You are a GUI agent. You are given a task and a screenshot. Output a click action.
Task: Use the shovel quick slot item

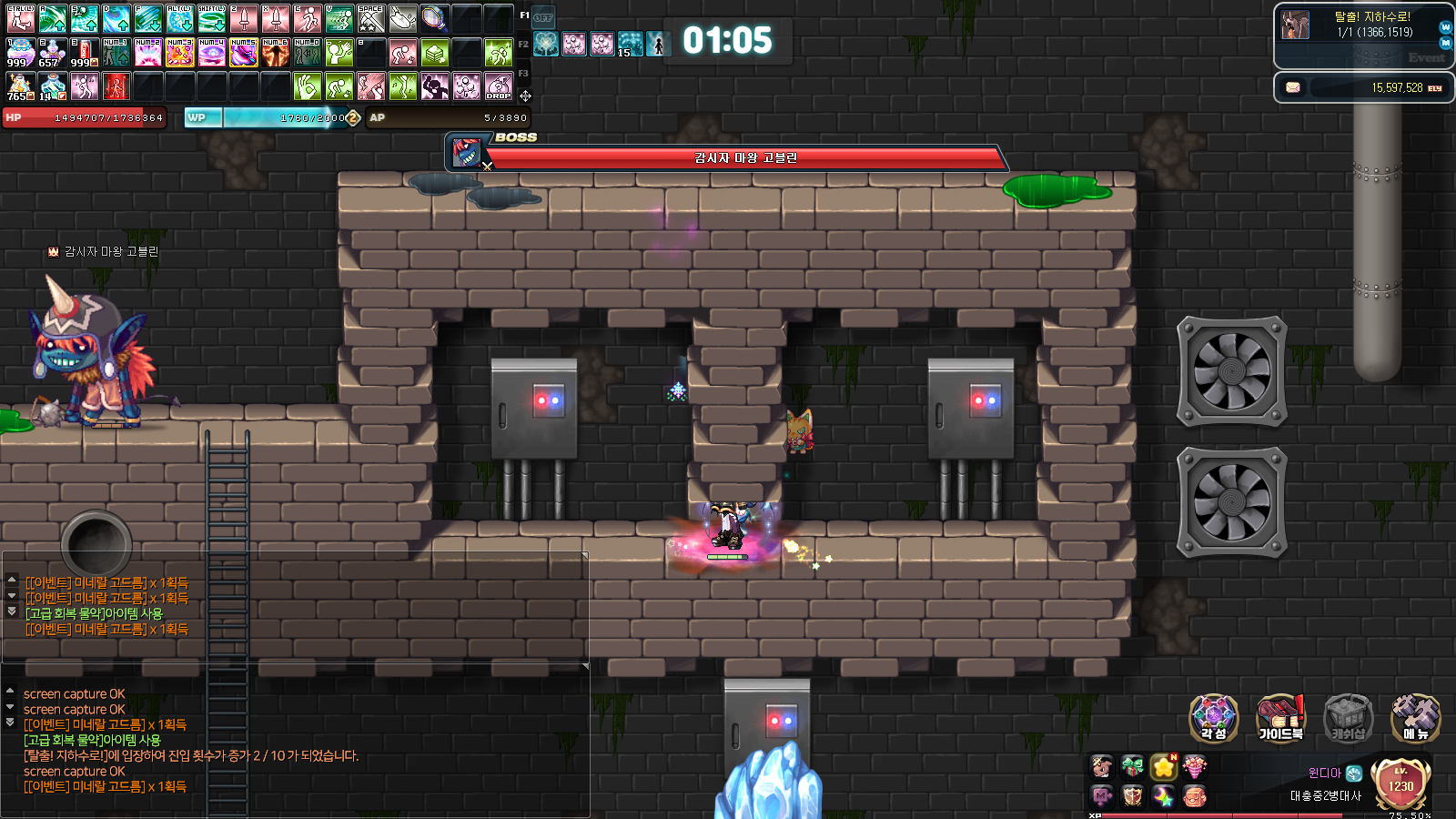tap(402, 18)
